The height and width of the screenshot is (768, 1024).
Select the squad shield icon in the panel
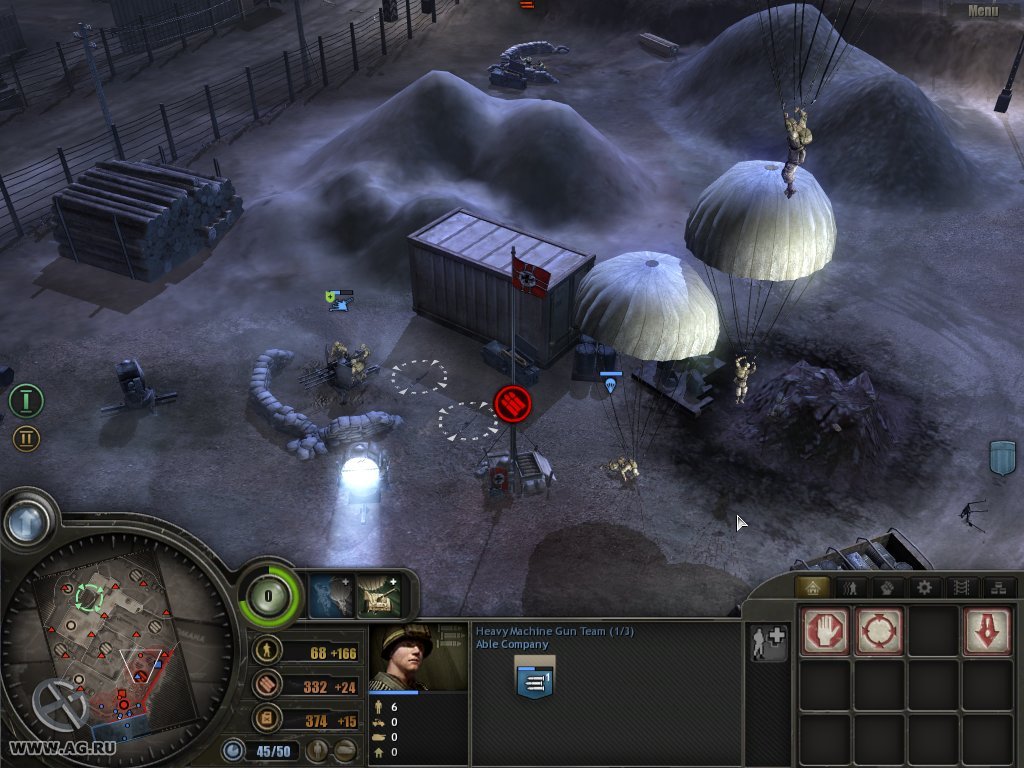(x=535, y=678)
